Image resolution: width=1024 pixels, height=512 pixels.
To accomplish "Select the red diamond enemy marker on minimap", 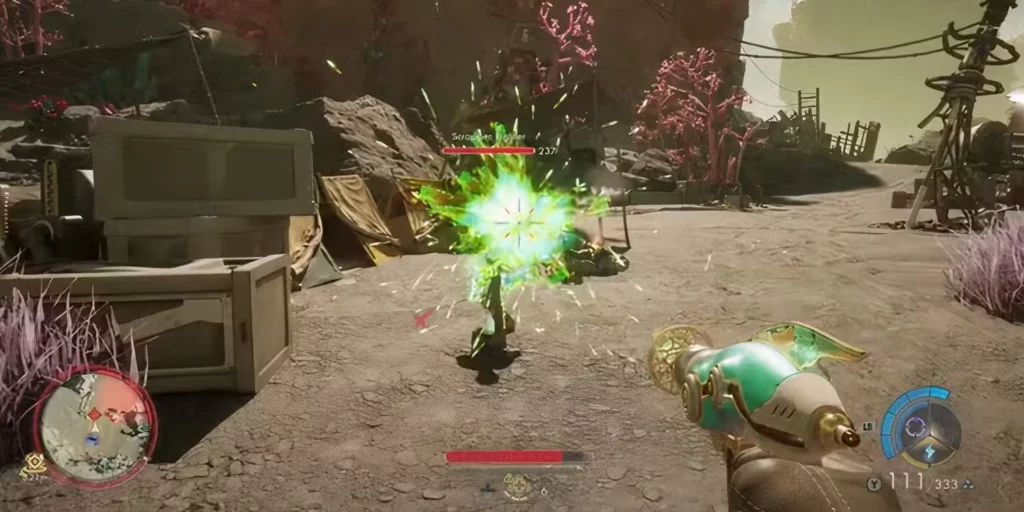I will tap(96, 413).
